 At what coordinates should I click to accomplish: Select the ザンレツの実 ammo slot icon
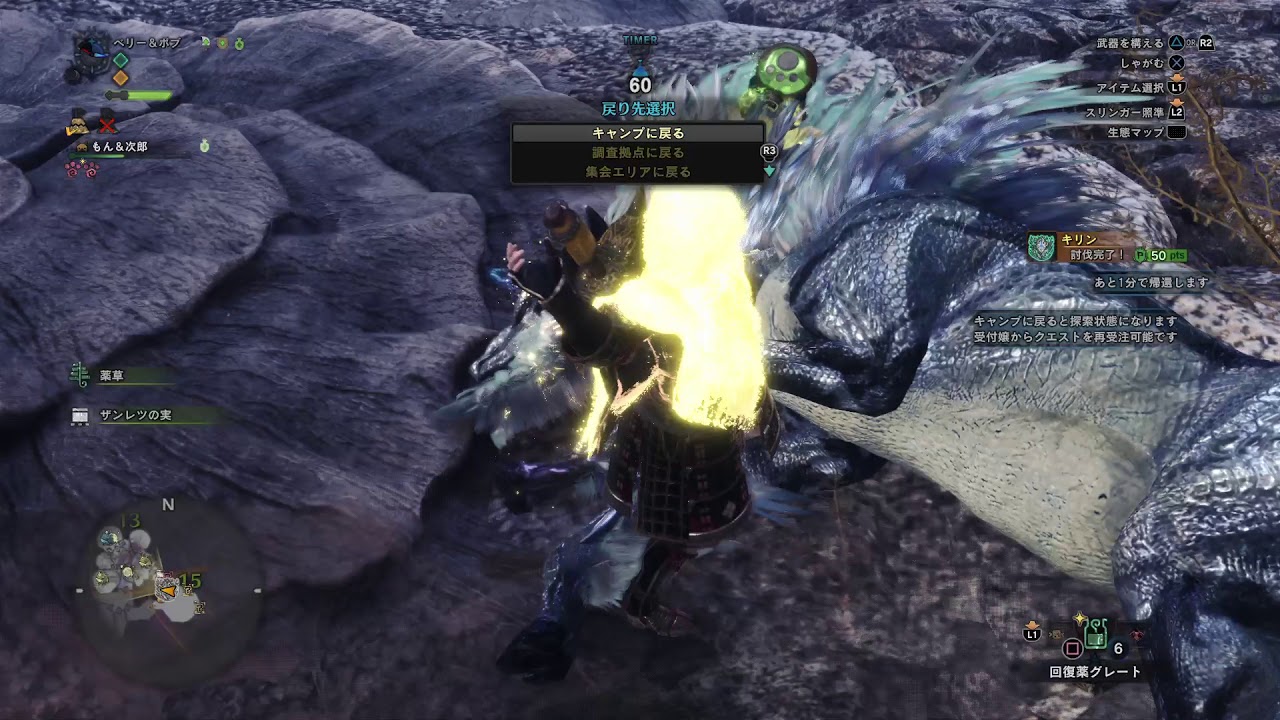click(x=80, y=416)
